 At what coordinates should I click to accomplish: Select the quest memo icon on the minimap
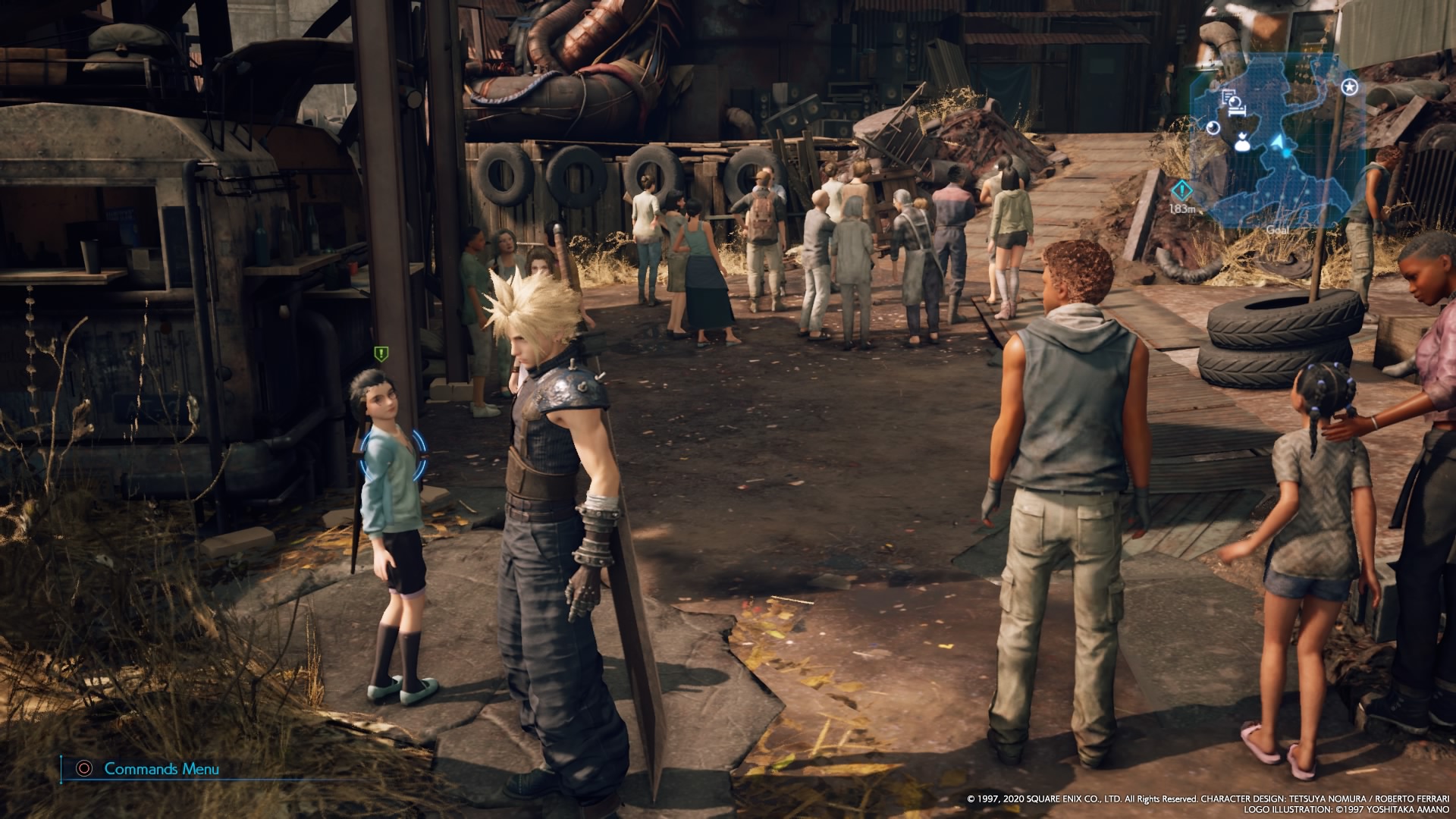click(1228, 96)
